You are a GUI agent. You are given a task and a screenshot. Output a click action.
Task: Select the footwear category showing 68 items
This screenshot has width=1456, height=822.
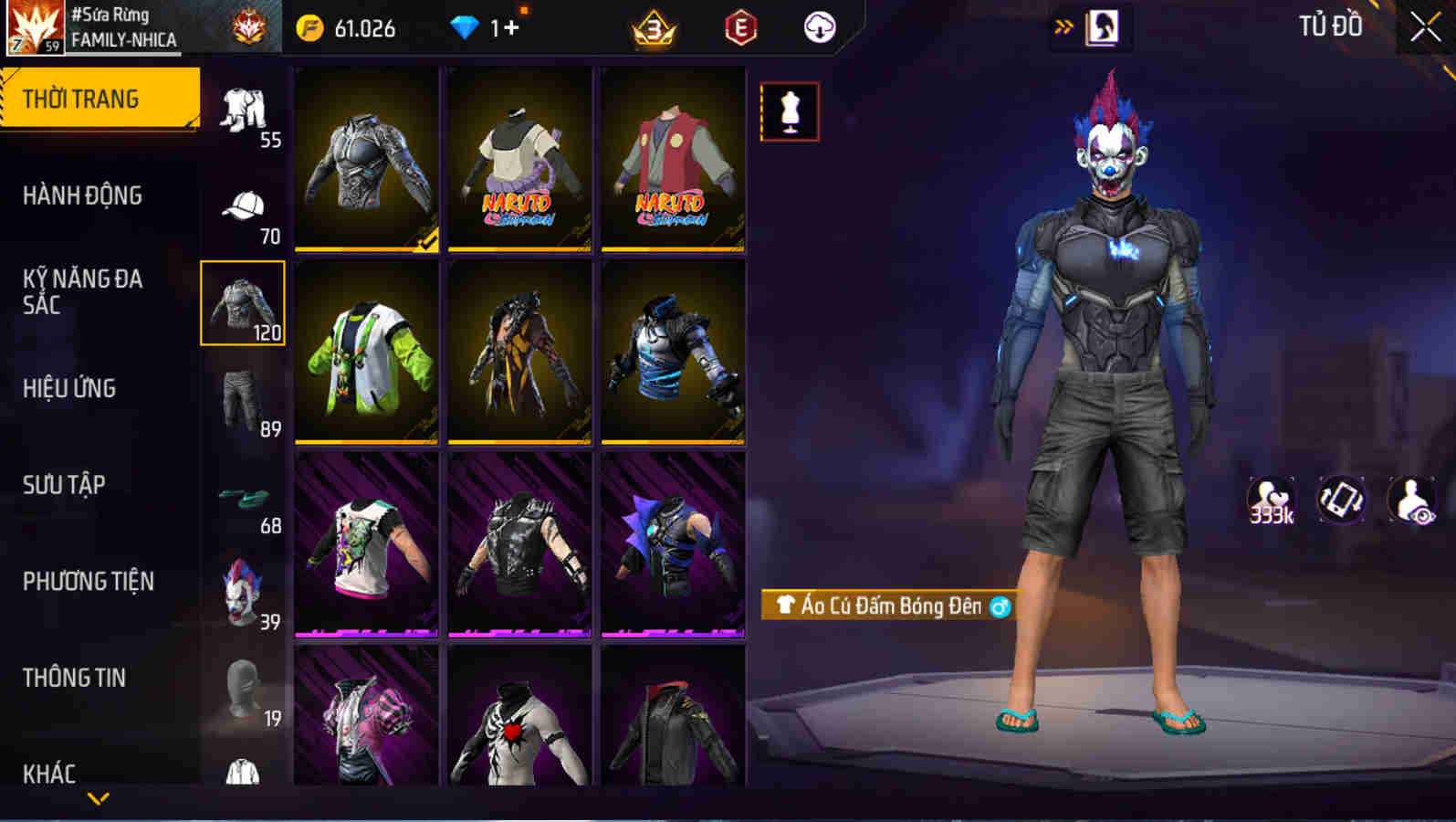241,498
